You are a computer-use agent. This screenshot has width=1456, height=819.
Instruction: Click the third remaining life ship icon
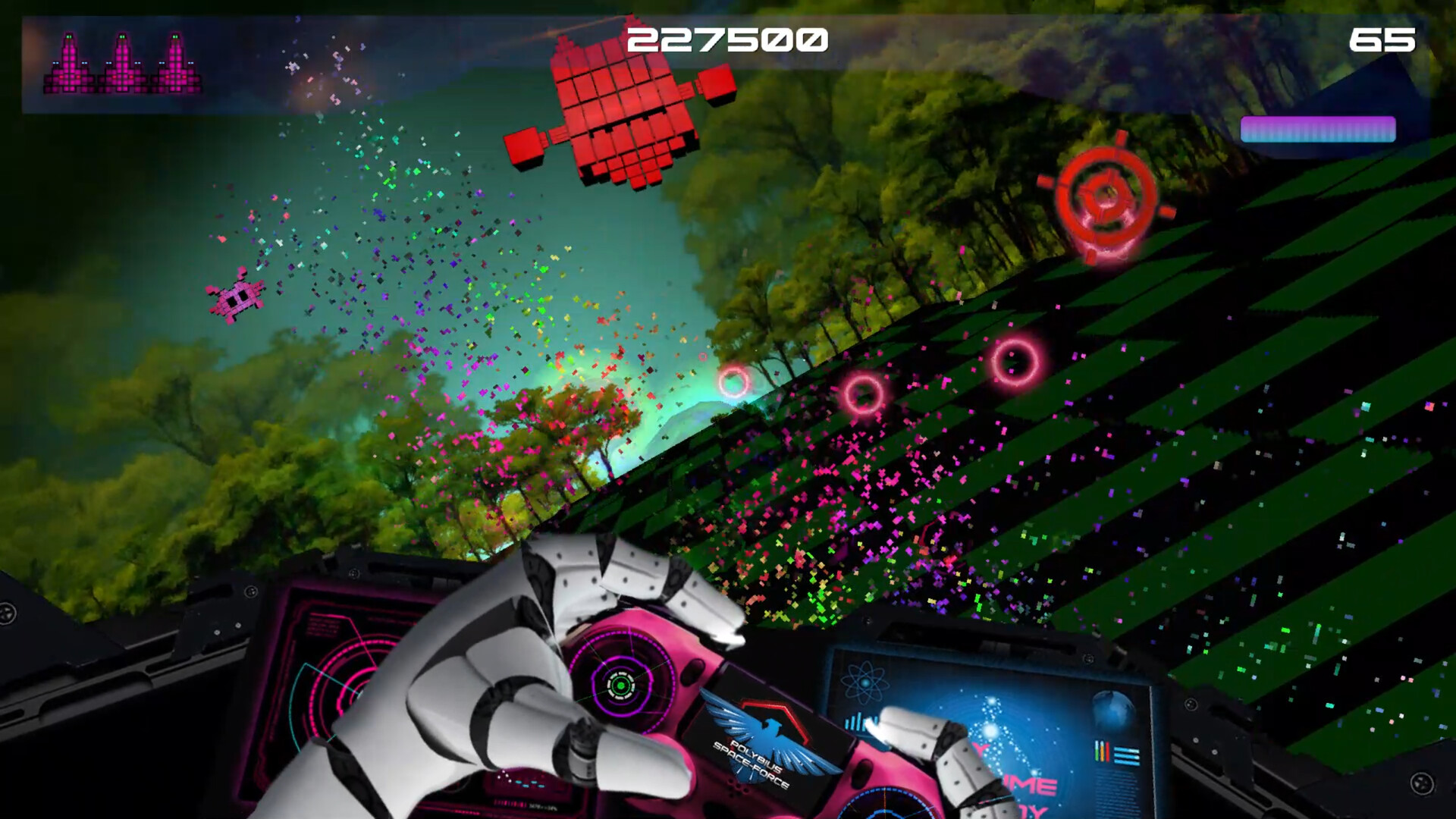[x=176, y=62]
